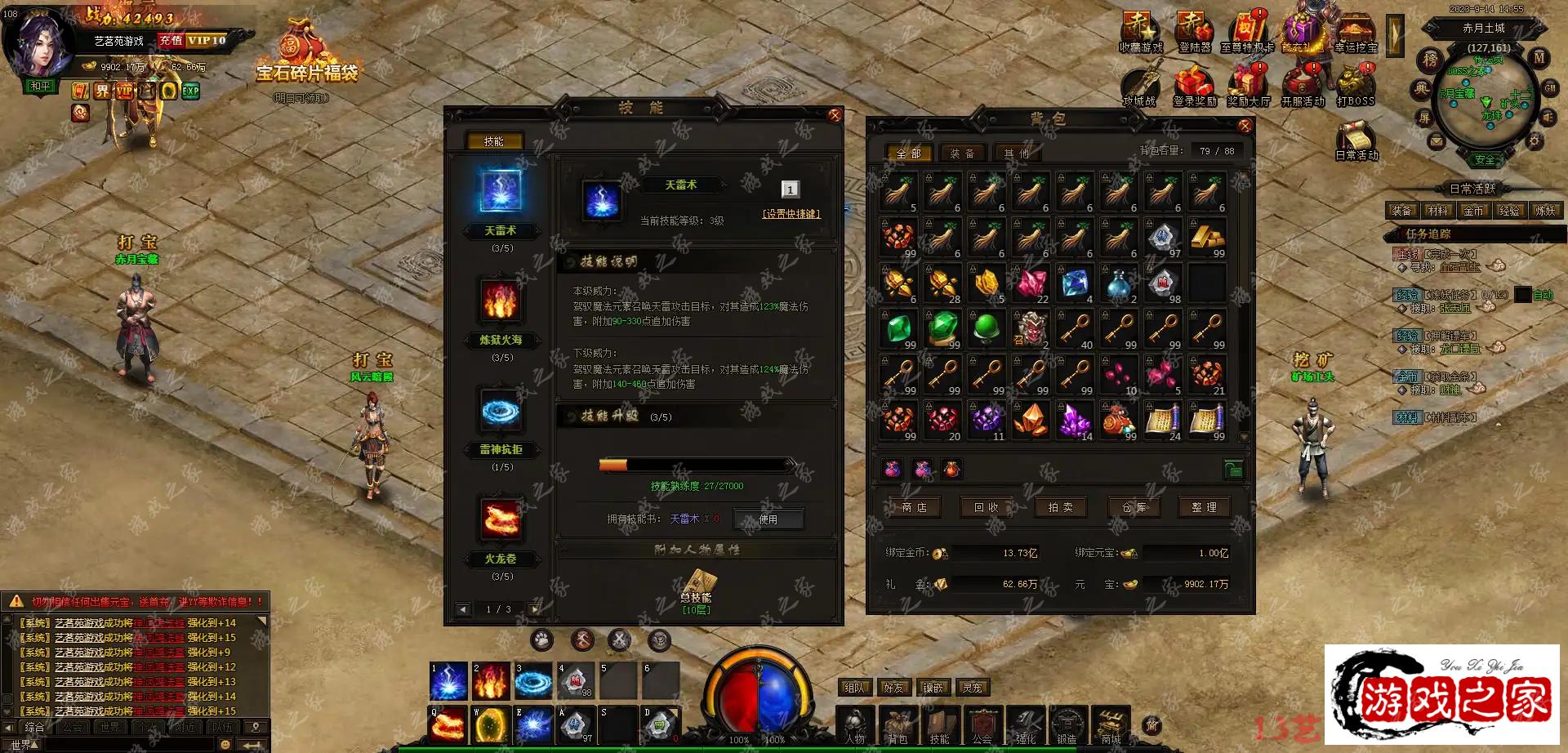Viewport: 1568px width, 753px height.
Task: Open the 日常活动 daily activity scroll
Action: [1356, 139]
